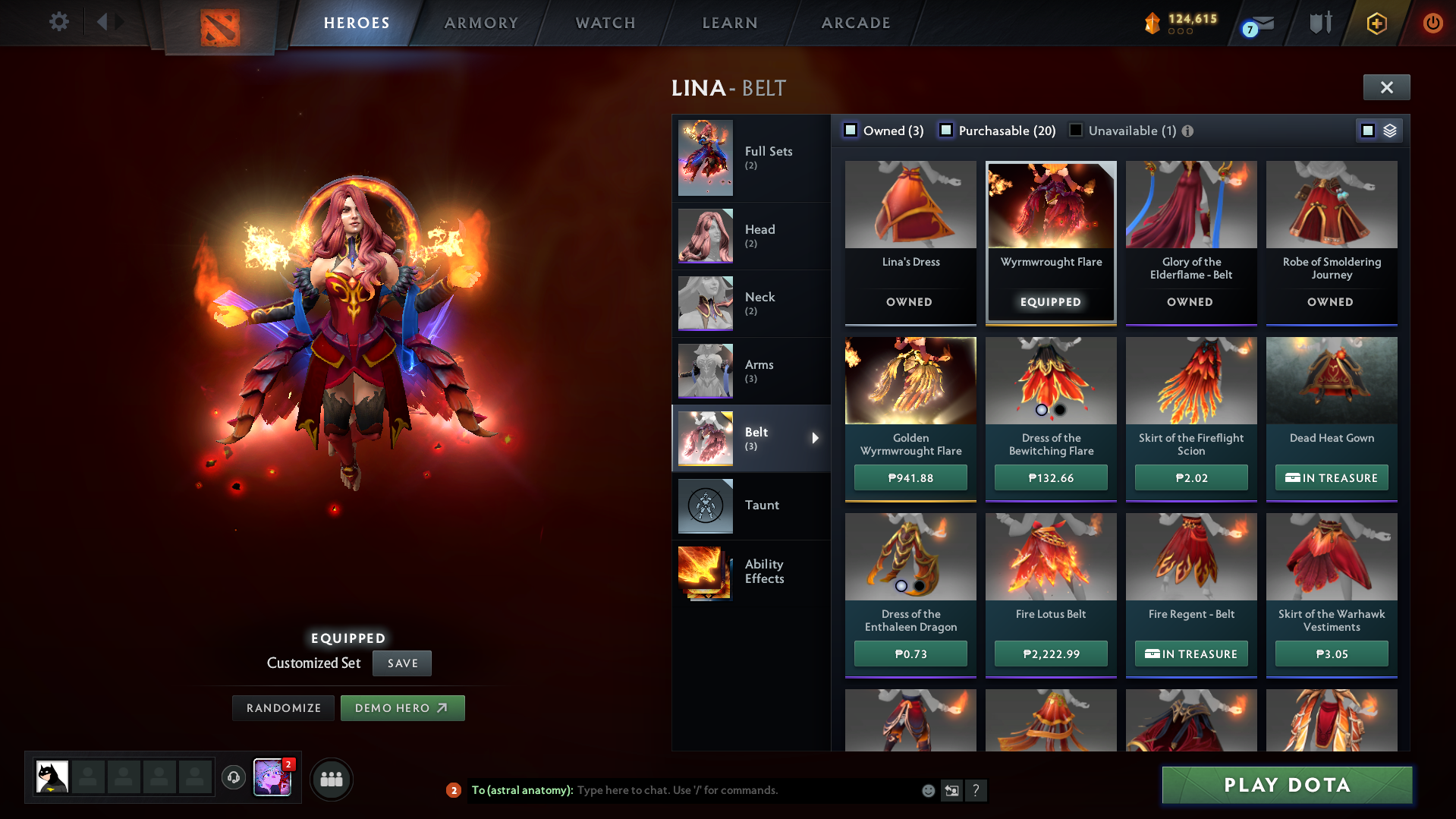The image size is (1456, 819).
Task: Open the settings gear icon
Action: (58, 22)
